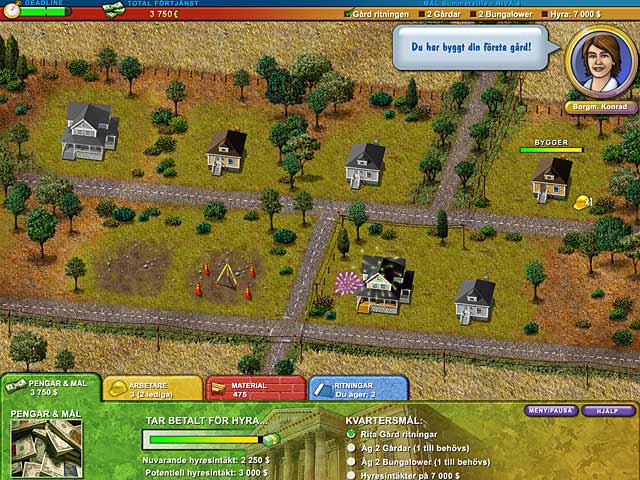Open the Meny/Pausa menu
640x480 pixels.
pyautogui.click(x=551, y=410)
